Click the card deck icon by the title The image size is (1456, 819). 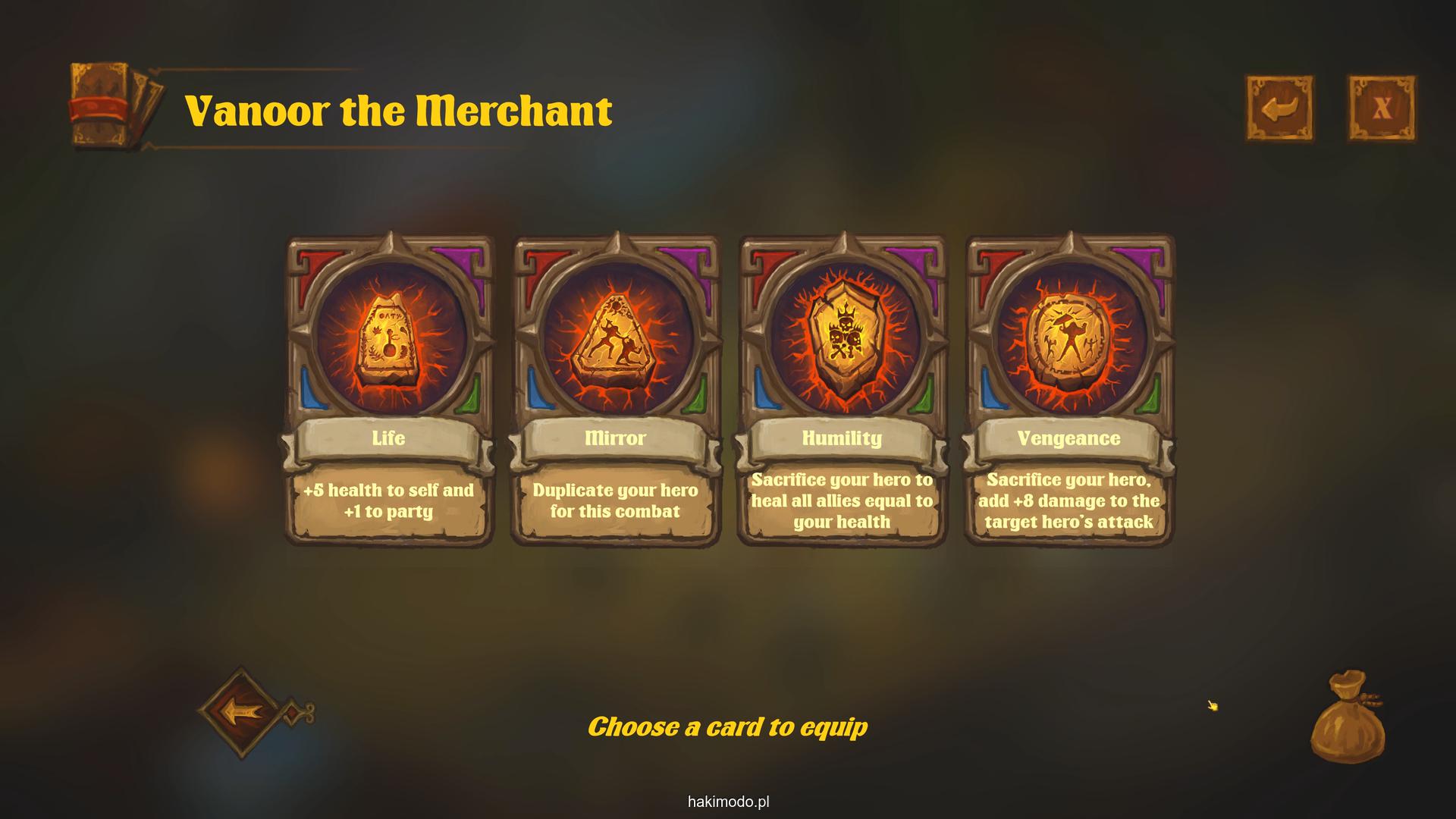[x=114, y=105]
